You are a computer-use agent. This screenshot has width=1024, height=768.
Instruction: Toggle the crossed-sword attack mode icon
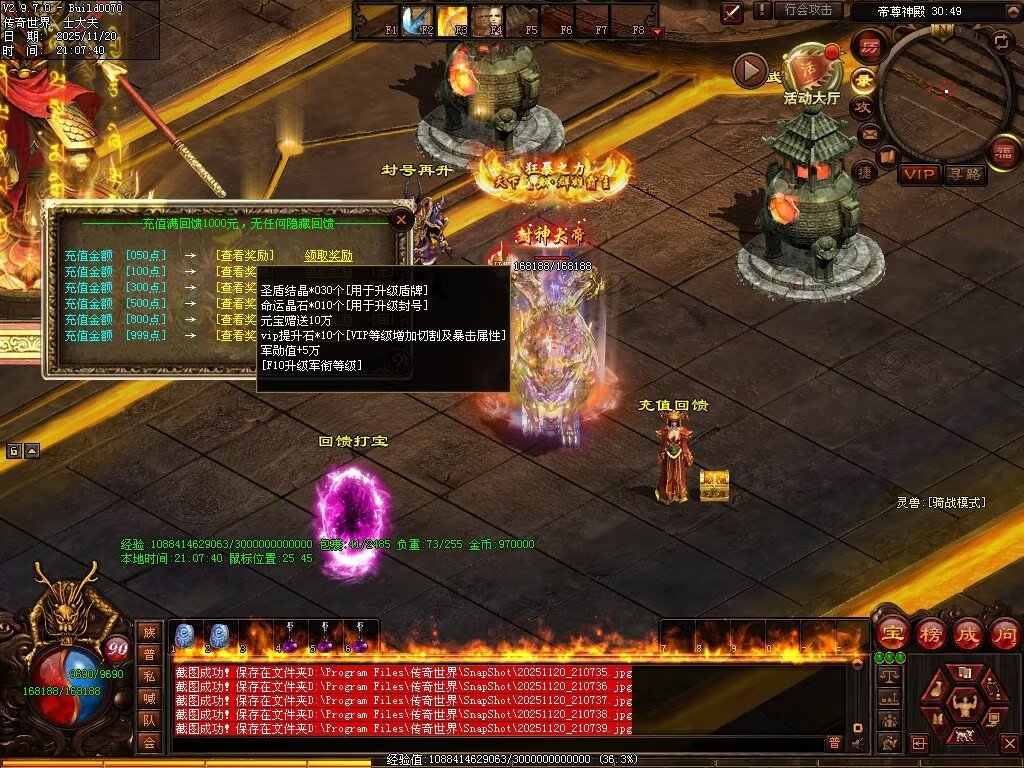coord(732,12)
